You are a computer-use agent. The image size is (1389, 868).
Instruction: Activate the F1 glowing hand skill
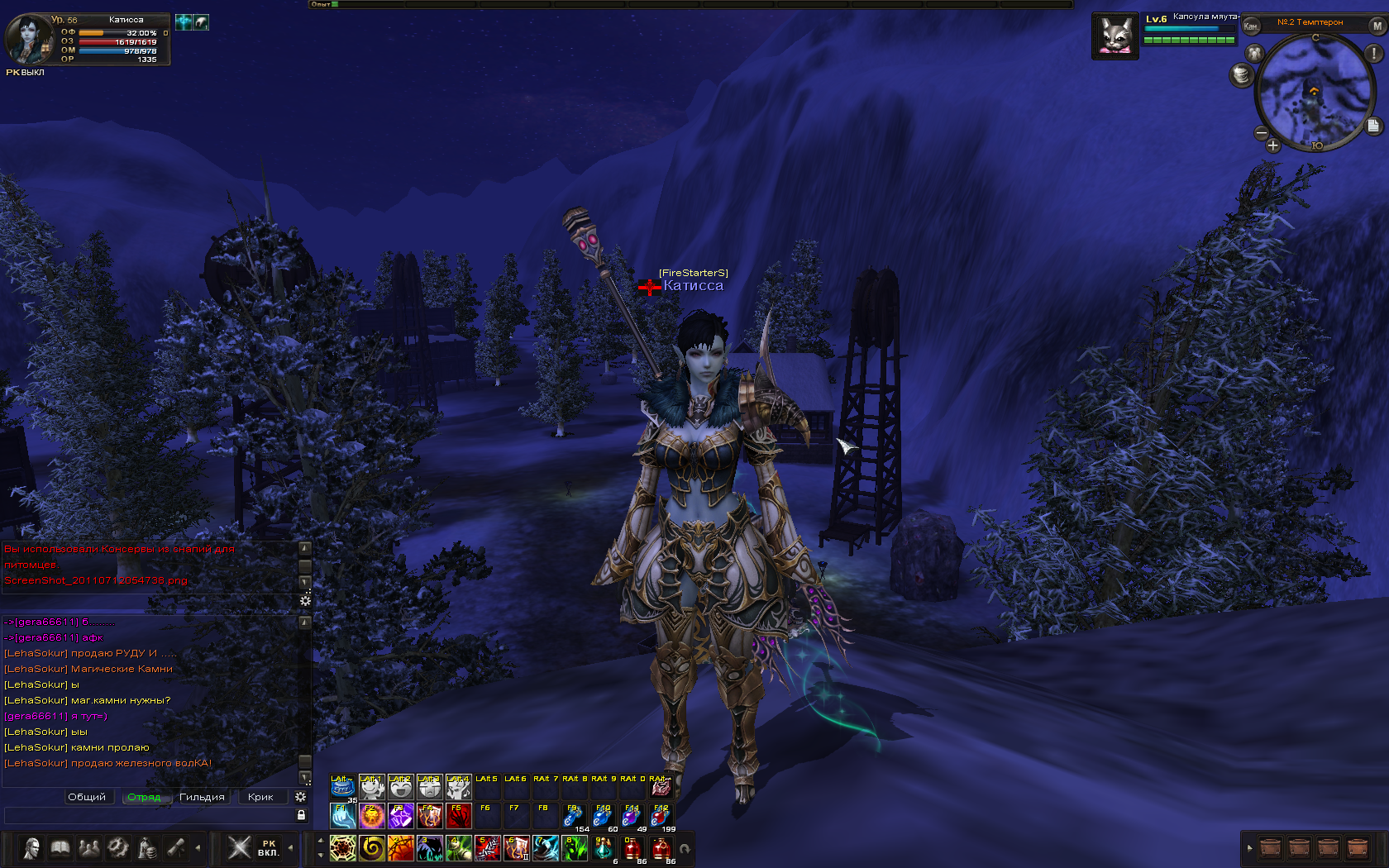coord(342,816)
